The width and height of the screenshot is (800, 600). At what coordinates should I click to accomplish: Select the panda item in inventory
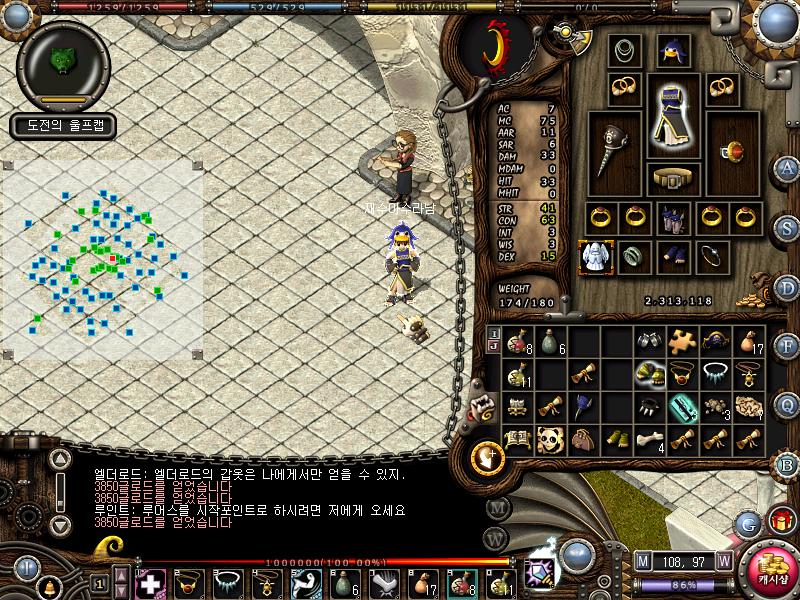551,439
